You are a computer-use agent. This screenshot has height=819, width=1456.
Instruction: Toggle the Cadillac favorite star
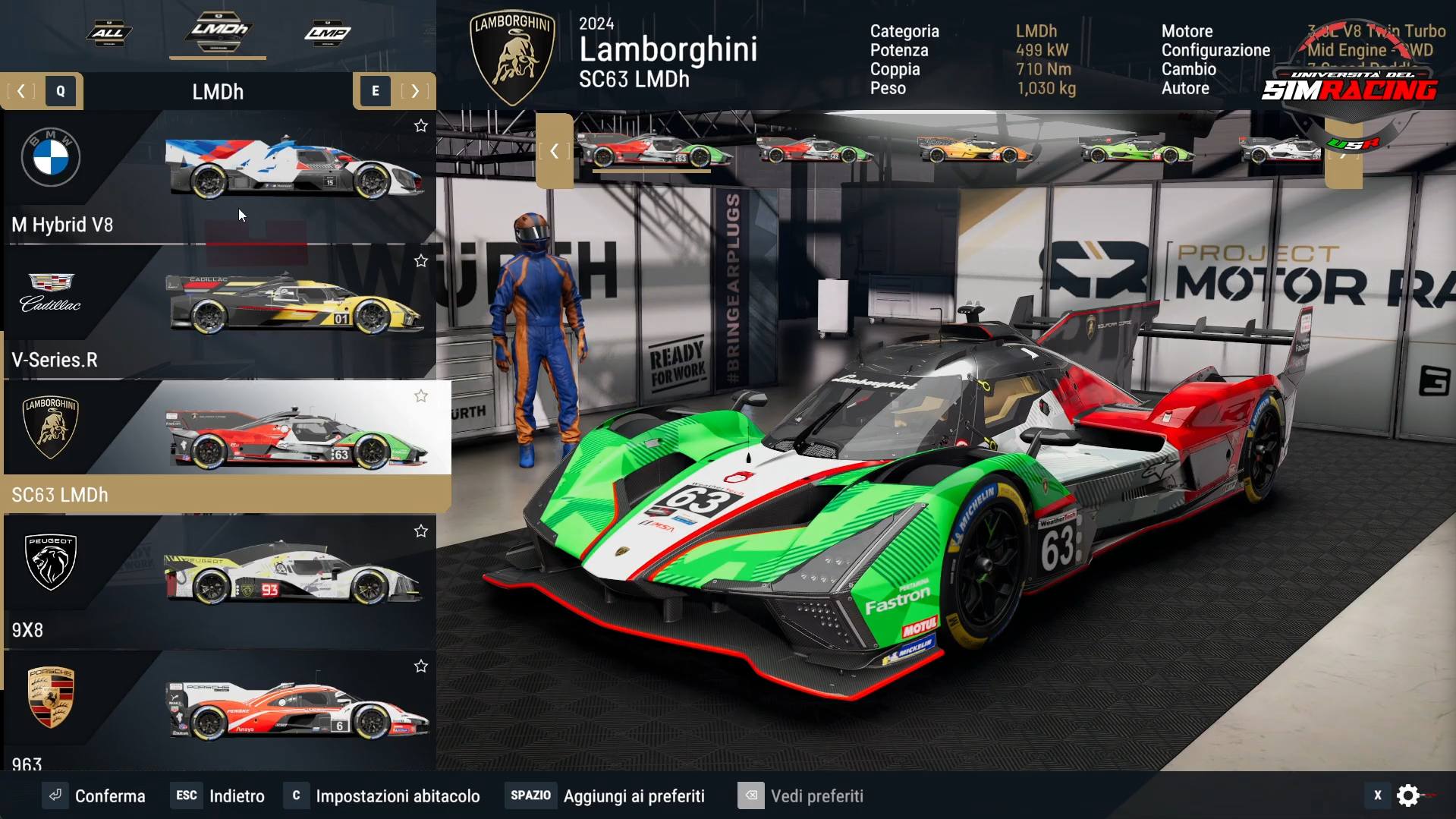tap(421, 261)
